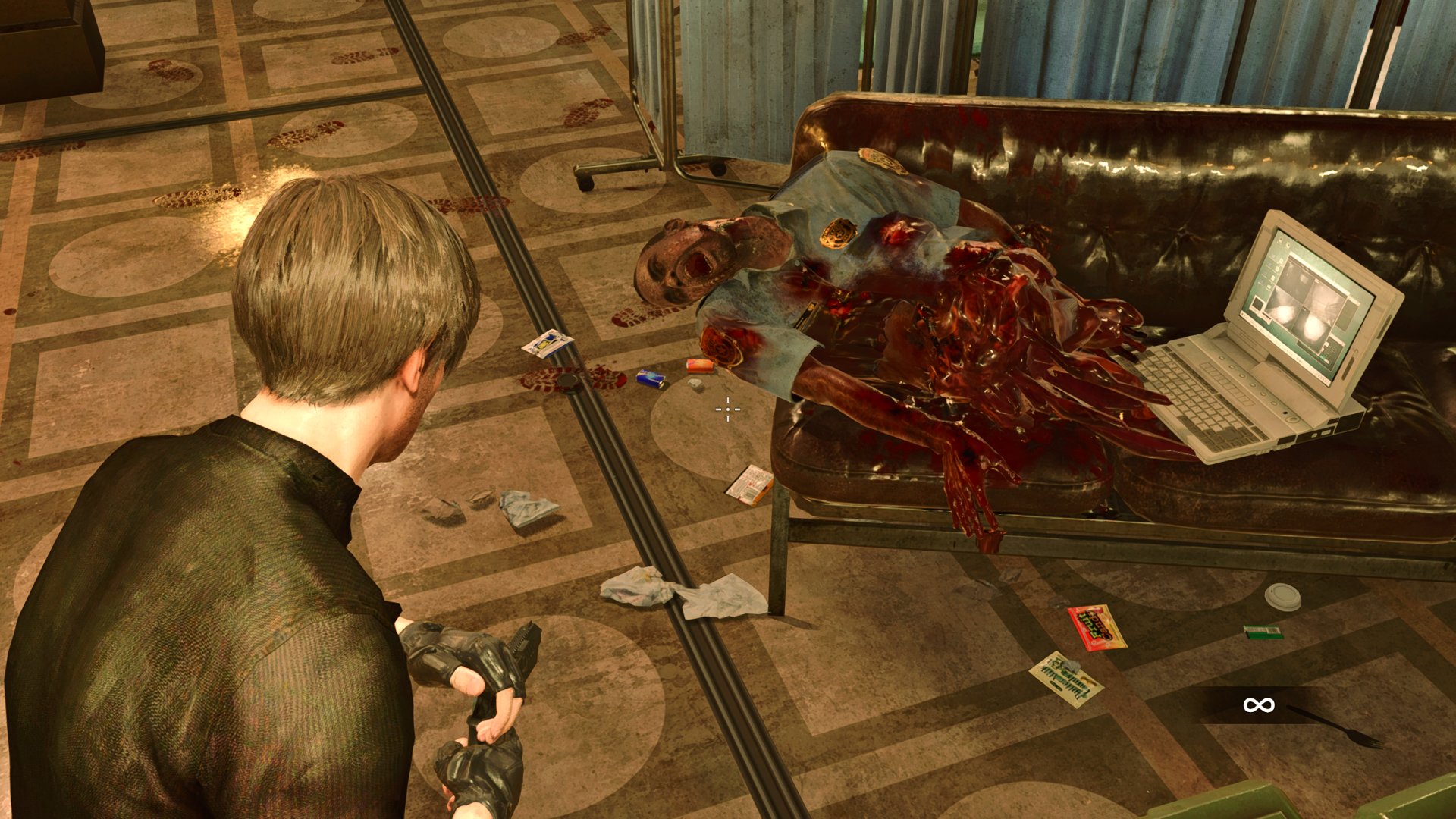
Task: Select the green wrapper on the lower-right floor
Action: 1262,632
